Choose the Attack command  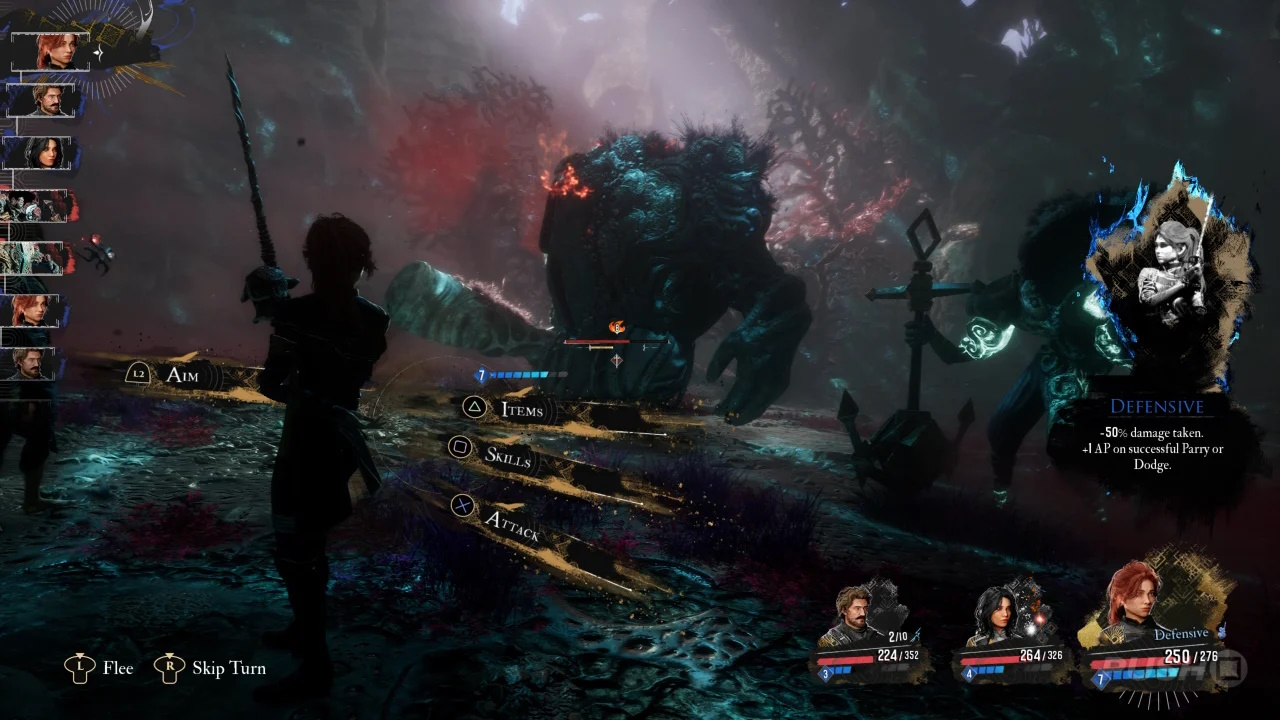click(510, 520)
